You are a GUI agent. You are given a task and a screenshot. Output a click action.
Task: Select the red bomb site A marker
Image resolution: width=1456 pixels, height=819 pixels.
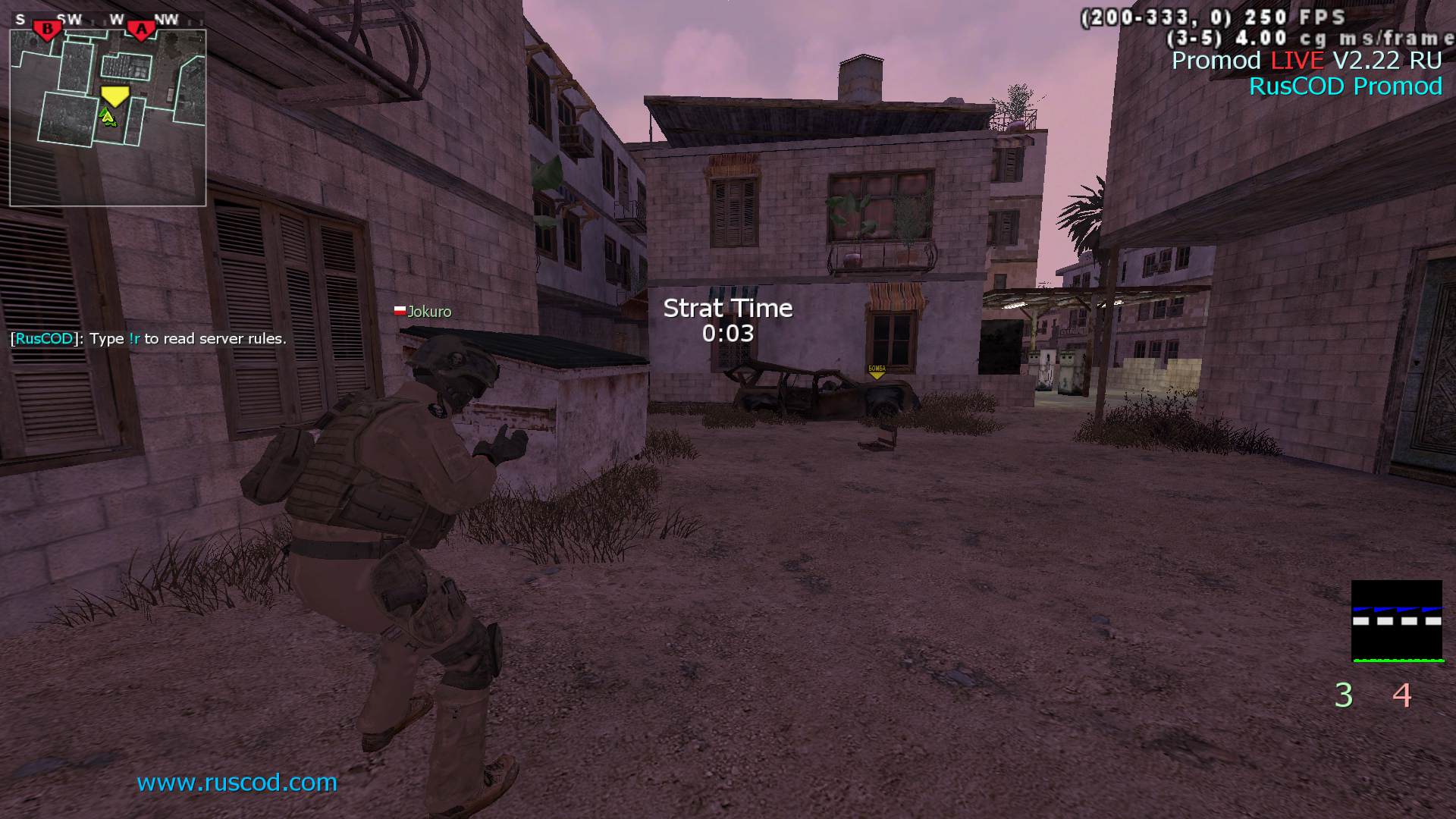[x=140, y=30]
